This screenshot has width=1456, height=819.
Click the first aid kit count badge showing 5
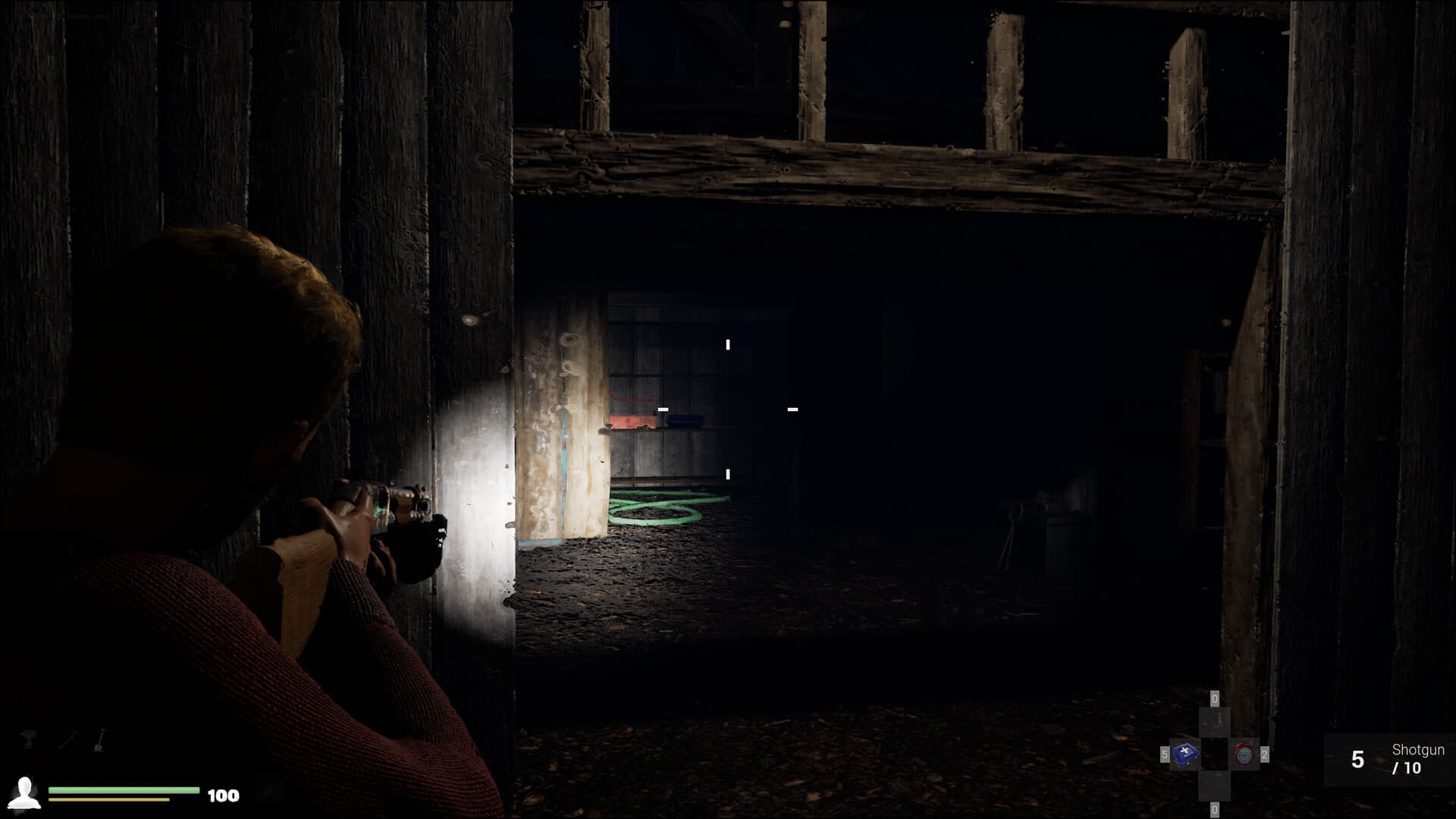1165,753
